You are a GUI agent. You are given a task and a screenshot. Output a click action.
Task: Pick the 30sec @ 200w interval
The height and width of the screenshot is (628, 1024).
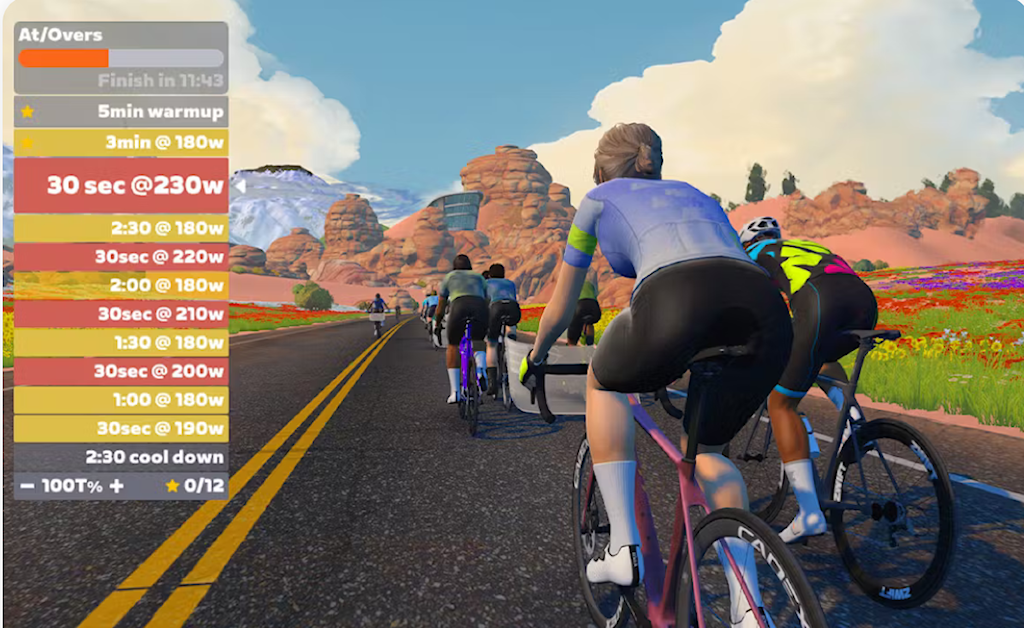point(121,371)
